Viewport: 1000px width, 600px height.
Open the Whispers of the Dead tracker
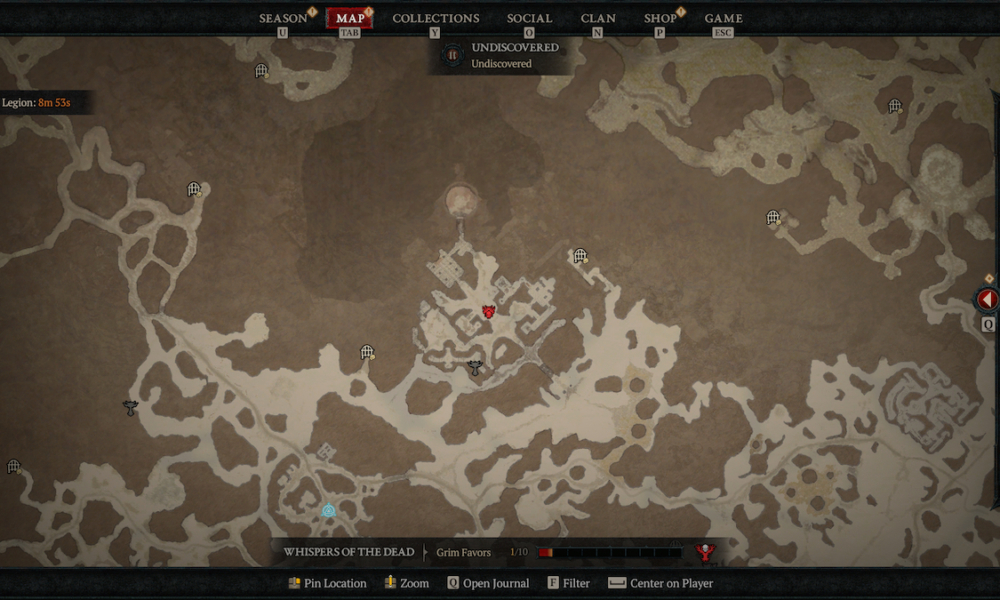(348, 552)
